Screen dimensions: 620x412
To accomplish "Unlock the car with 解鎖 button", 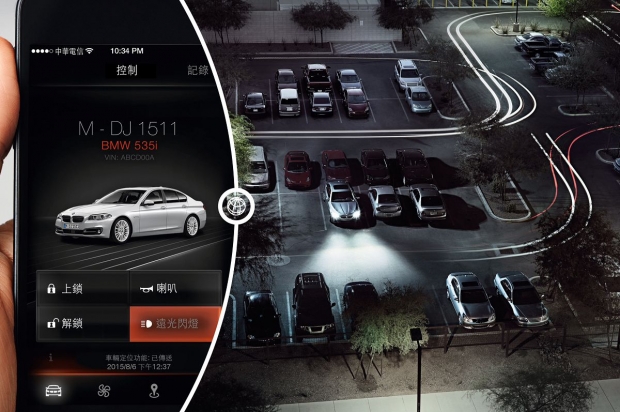I will point(82,324).
